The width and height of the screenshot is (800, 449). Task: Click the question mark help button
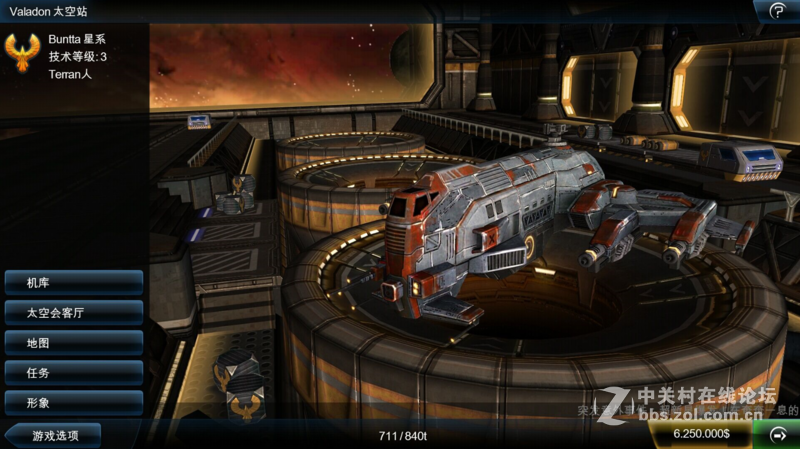pyautogui.click(x=777, y=11)
